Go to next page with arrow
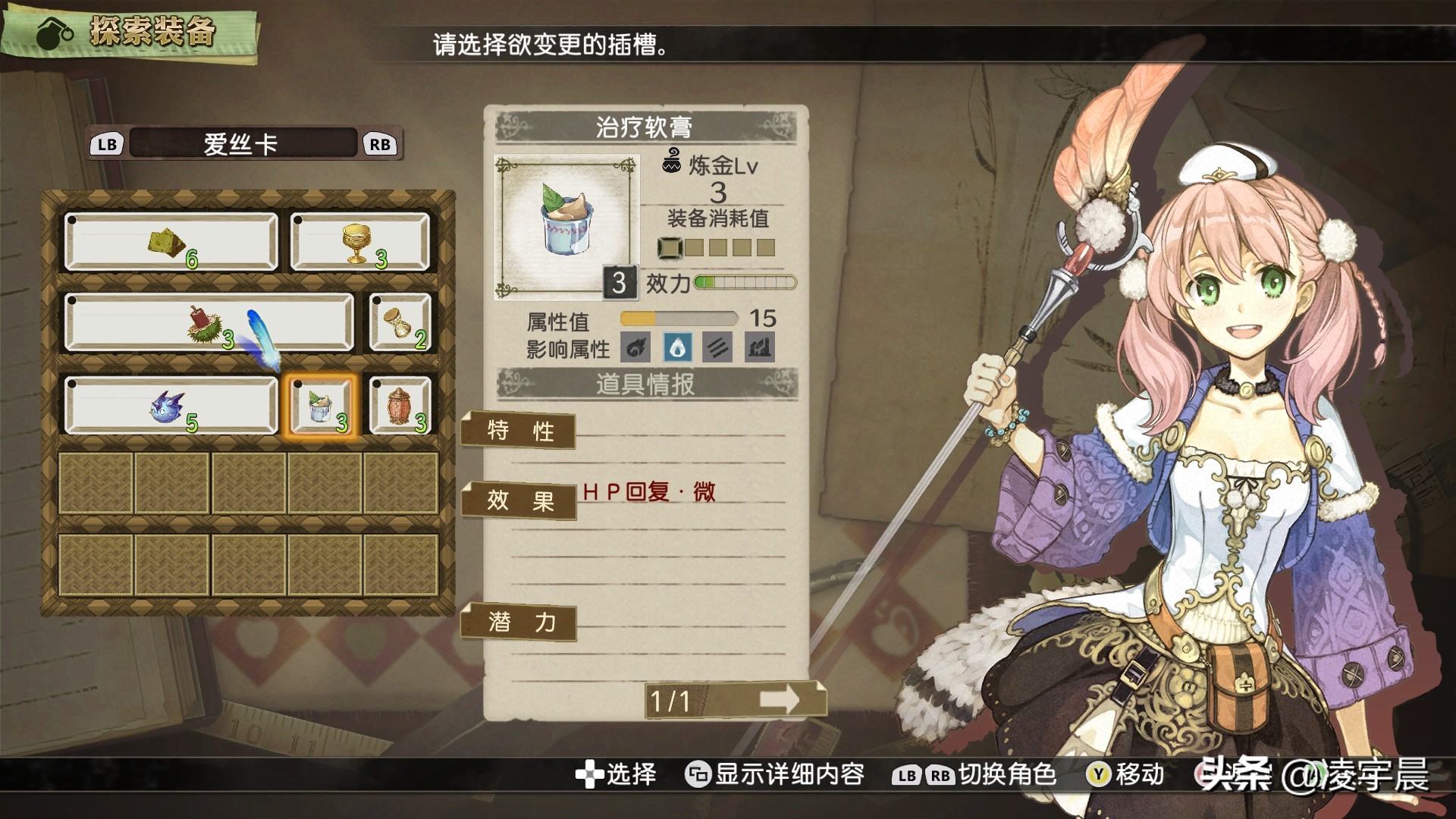The image size is (1456, 819). tap(780, 699)
